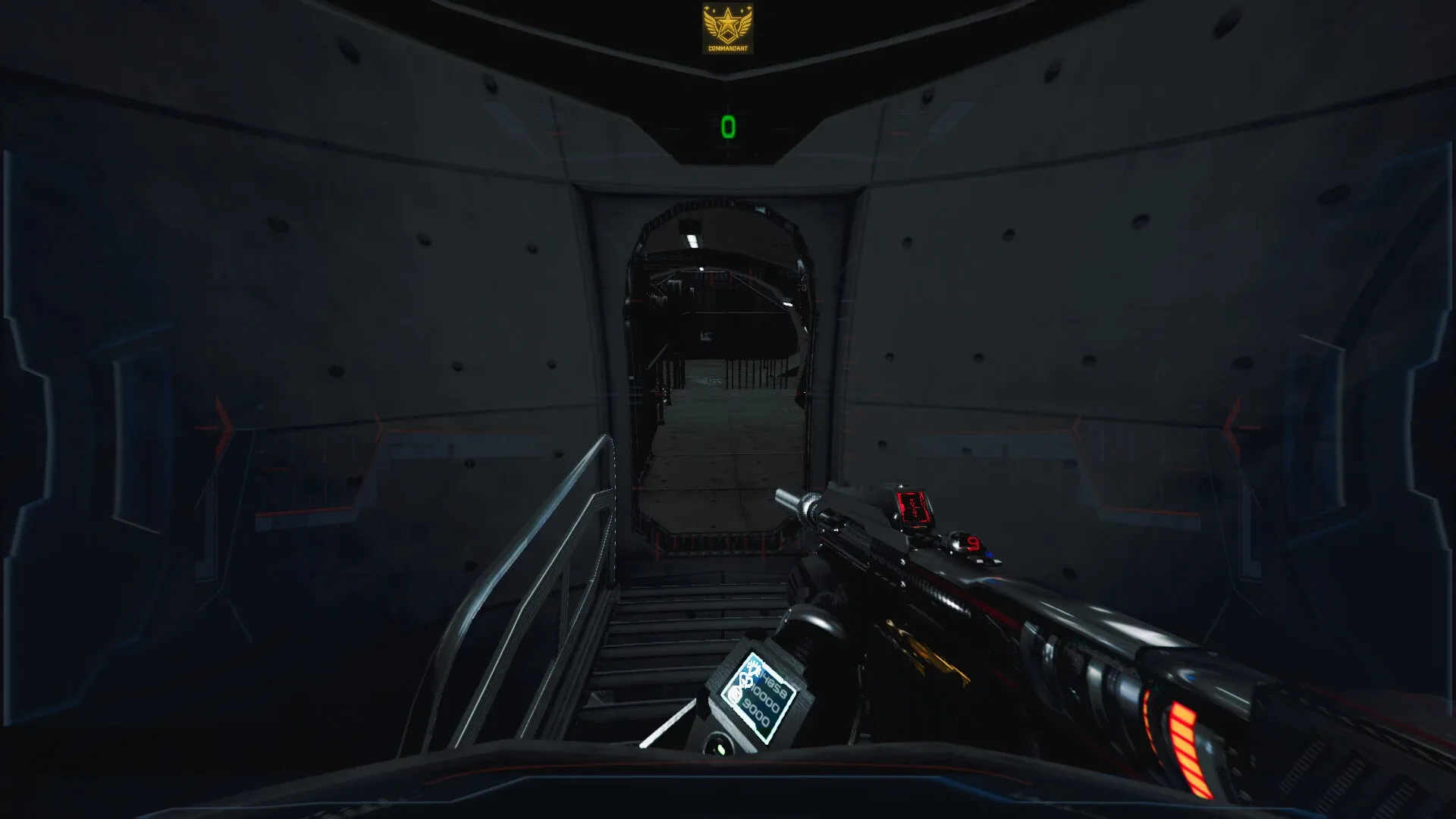Toggle the blue button beside the grenade counter

point(989,554)
